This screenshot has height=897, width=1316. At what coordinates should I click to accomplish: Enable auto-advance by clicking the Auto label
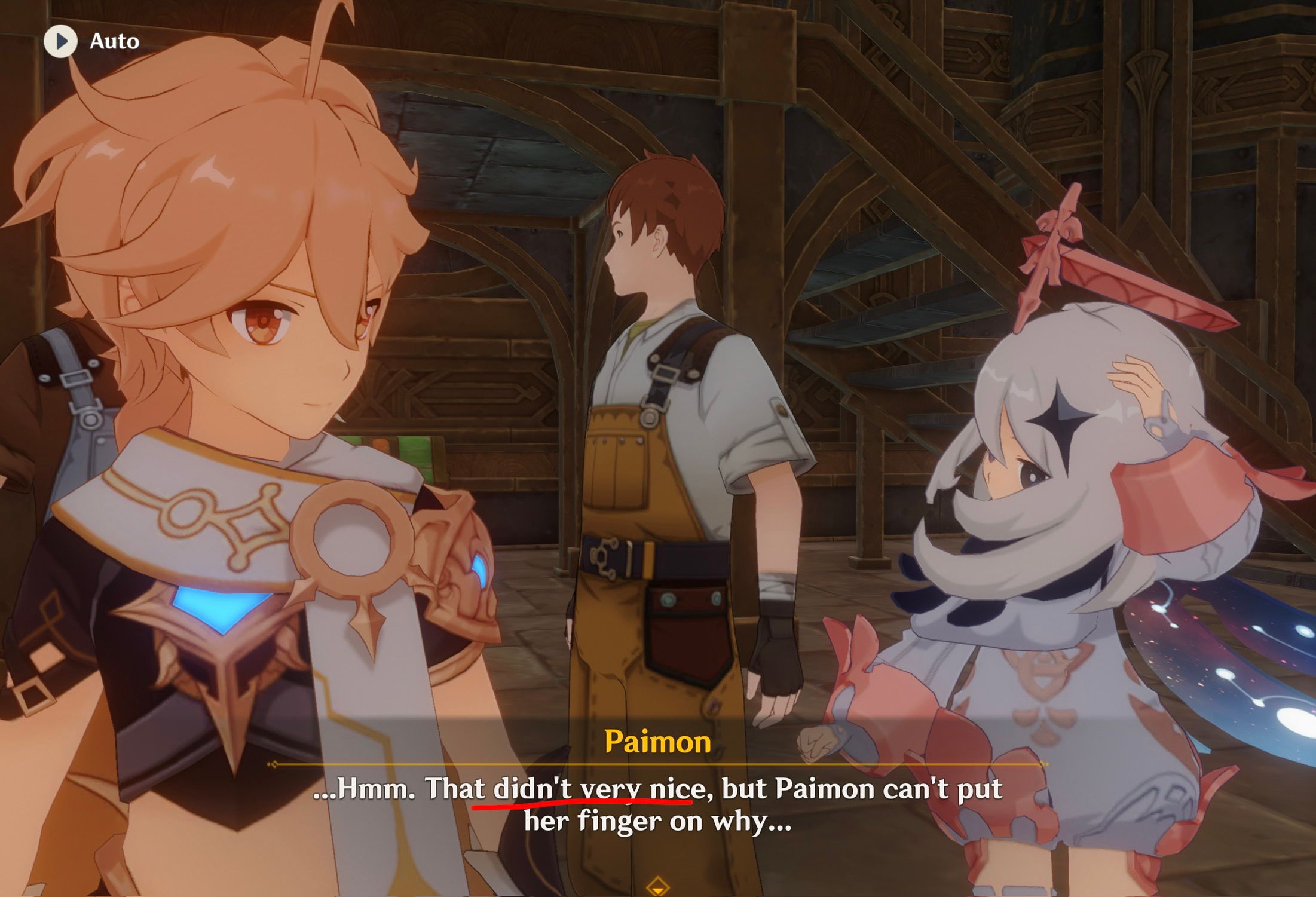pos(115,42)
